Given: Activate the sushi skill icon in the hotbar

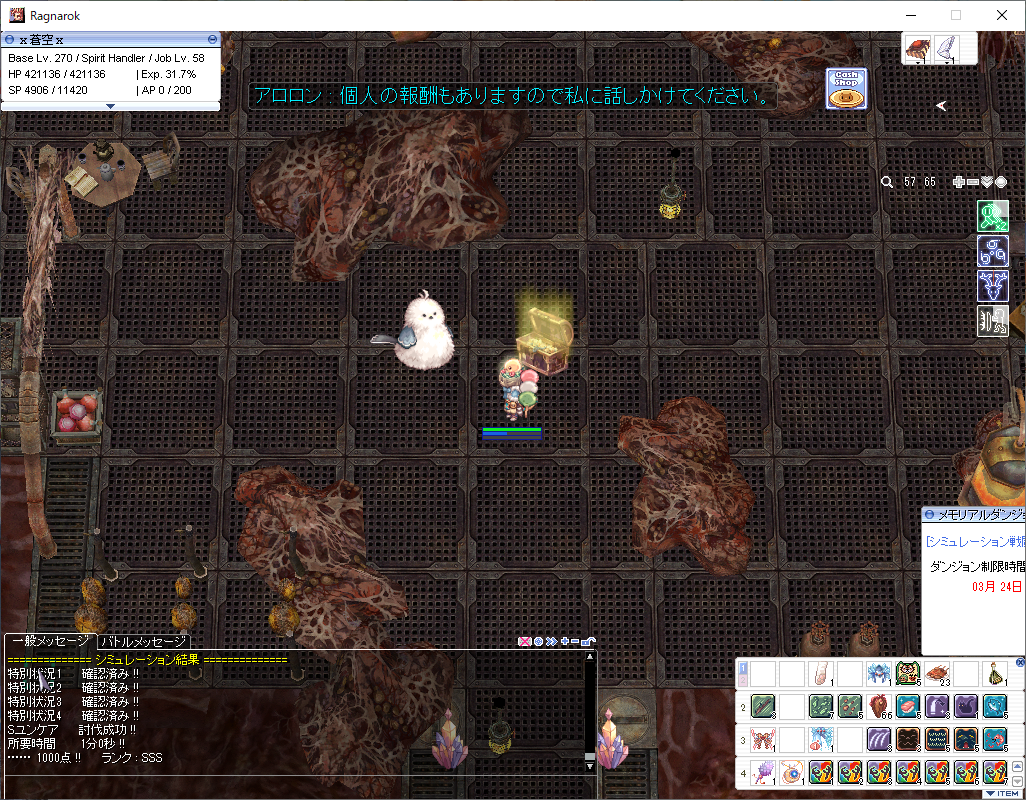Looking at the screenshot, I should point(908,707).
